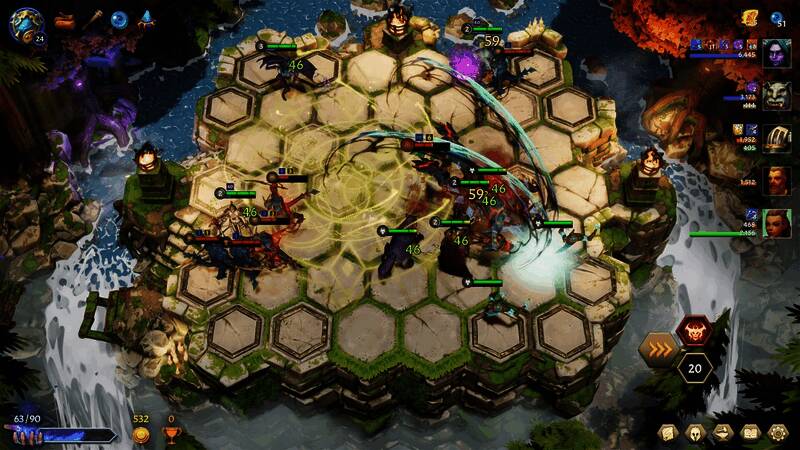Image resolution: width=800 pixels, height=450 pixels.
Task: Open the settings gear menu
Action: [x=779, y=433]
